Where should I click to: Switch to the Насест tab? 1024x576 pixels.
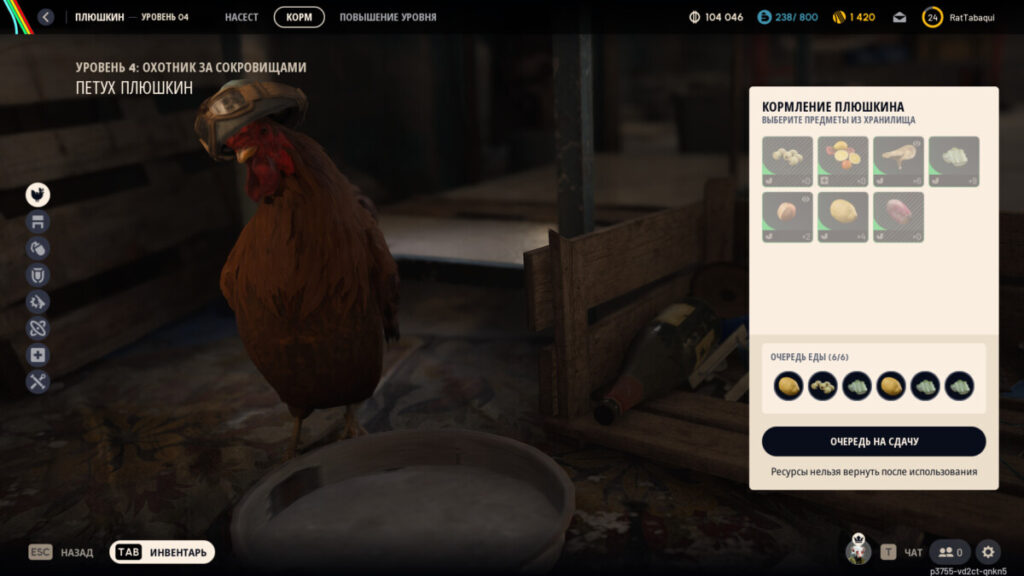point(241,17)
